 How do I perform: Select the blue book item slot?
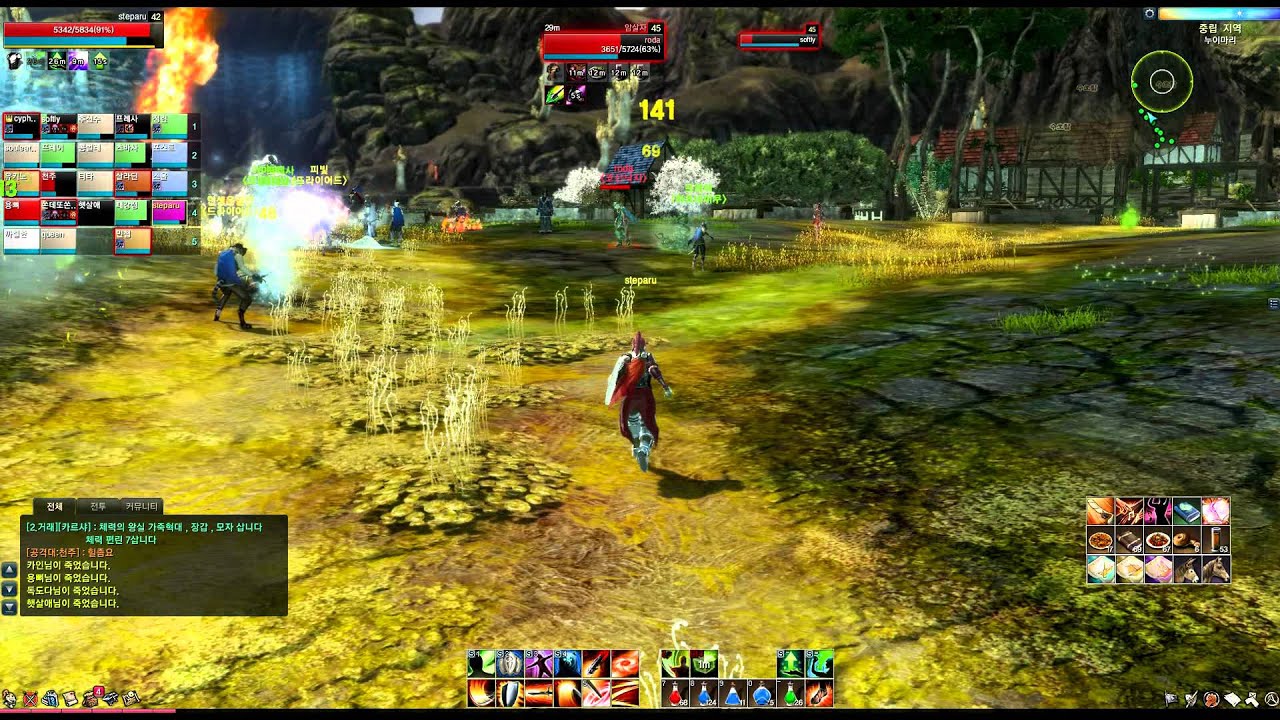(1187, 512)
